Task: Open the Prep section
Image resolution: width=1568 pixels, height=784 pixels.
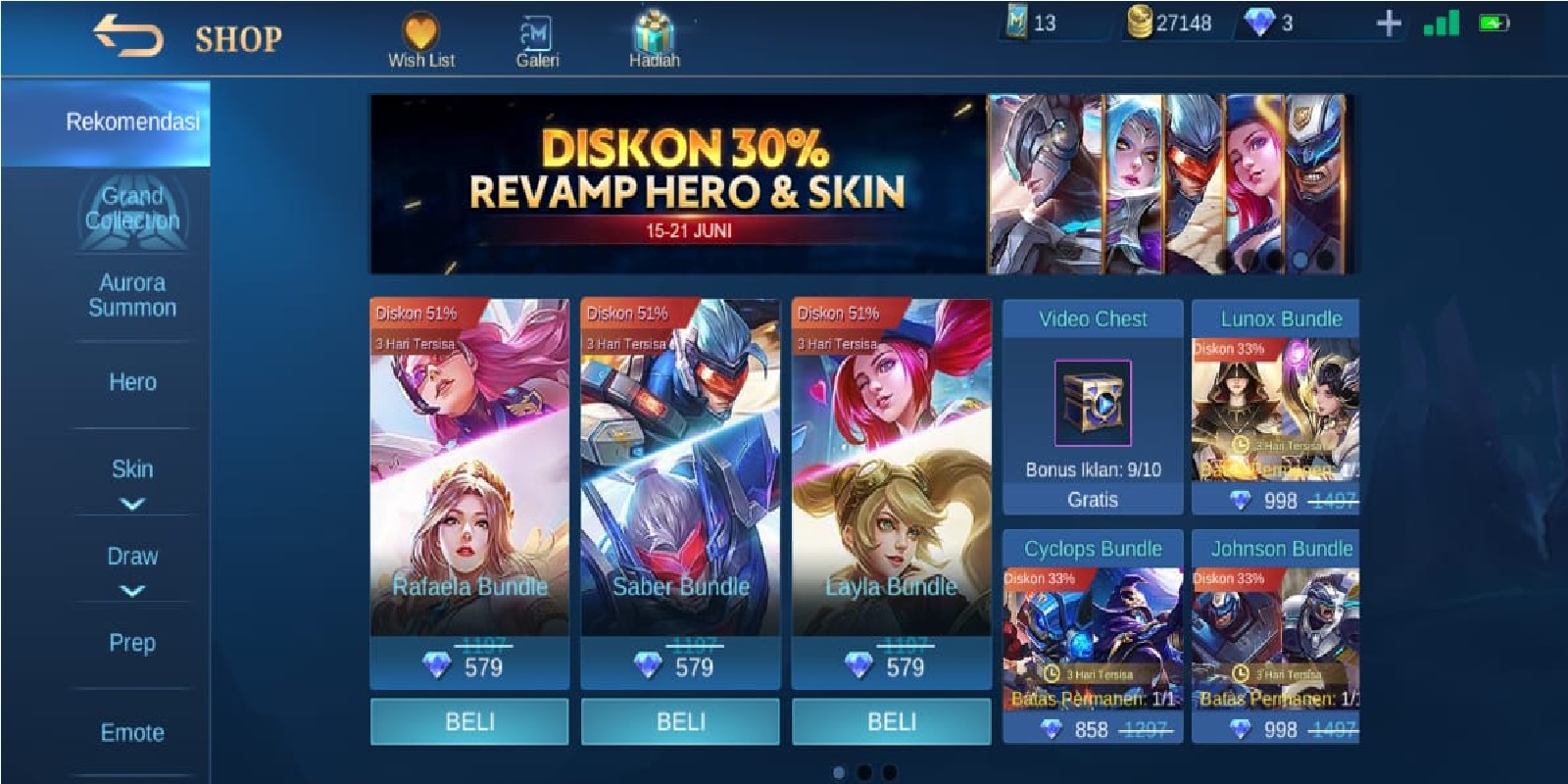Action: click(x=131, y=644)
